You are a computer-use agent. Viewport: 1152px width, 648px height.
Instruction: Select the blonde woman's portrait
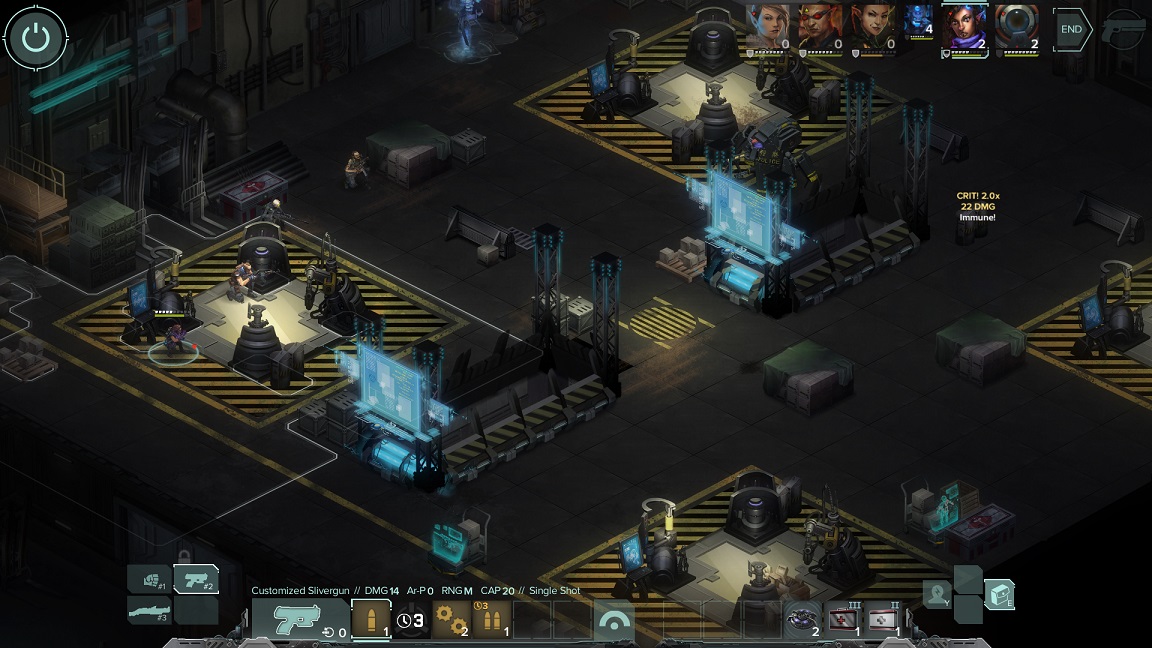pyautogui.click(x=769, y=26)
